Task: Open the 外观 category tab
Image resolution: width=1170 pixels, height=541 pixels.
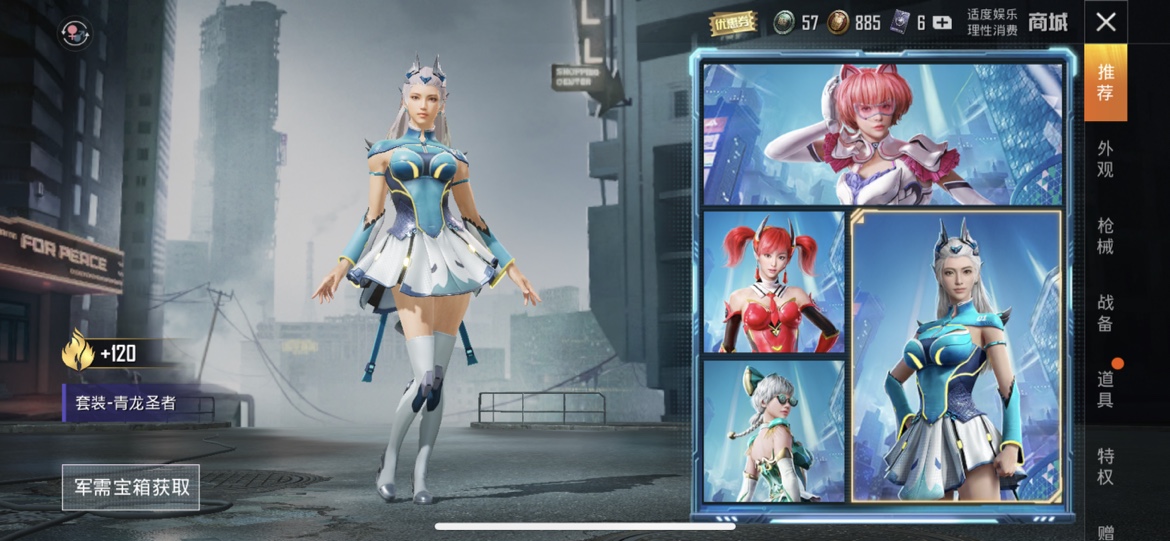Action: [x=1105, y=159]
